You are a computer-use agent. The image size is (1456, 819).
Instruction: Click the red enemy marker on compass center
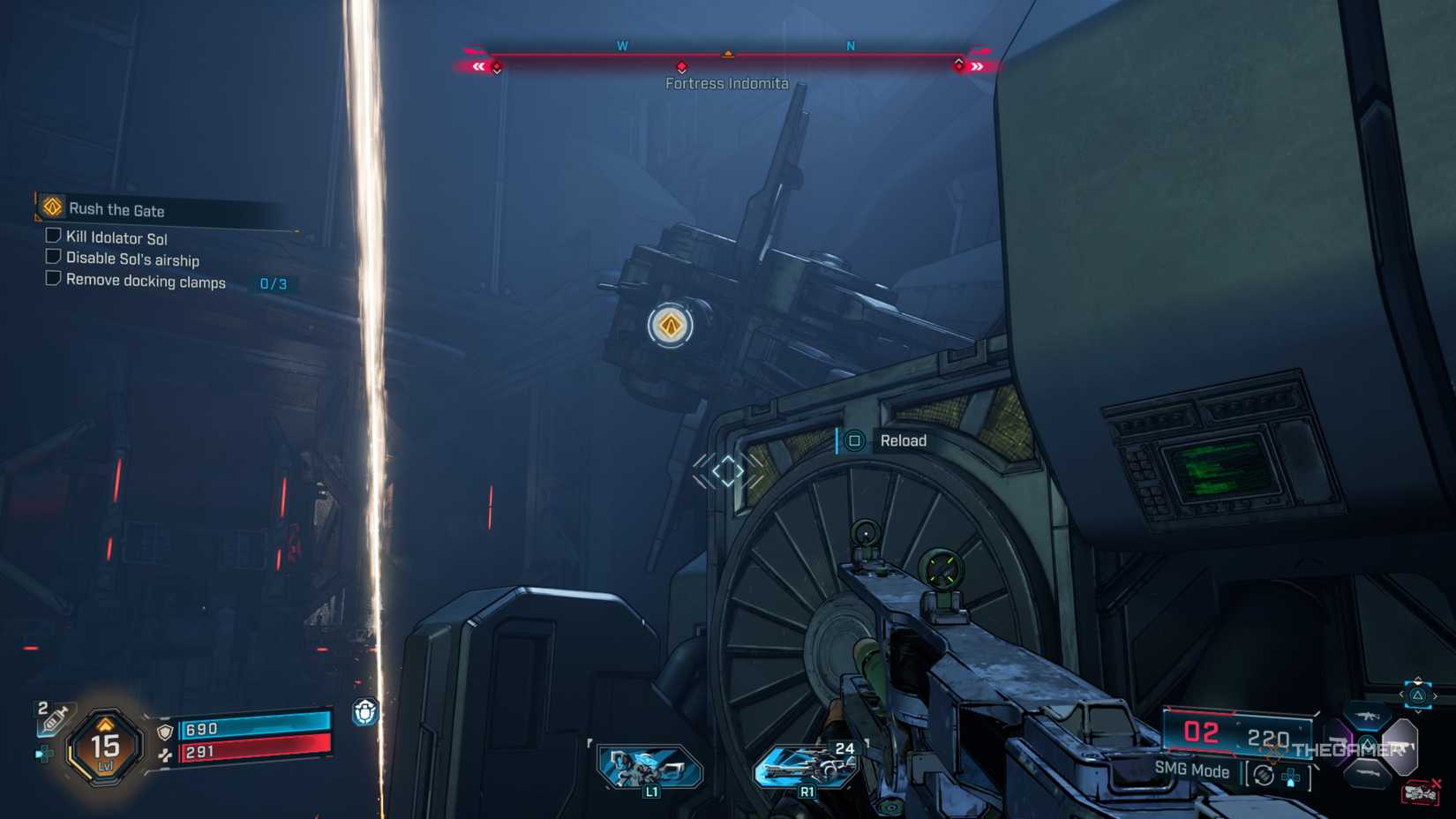(x=681, y=67)
